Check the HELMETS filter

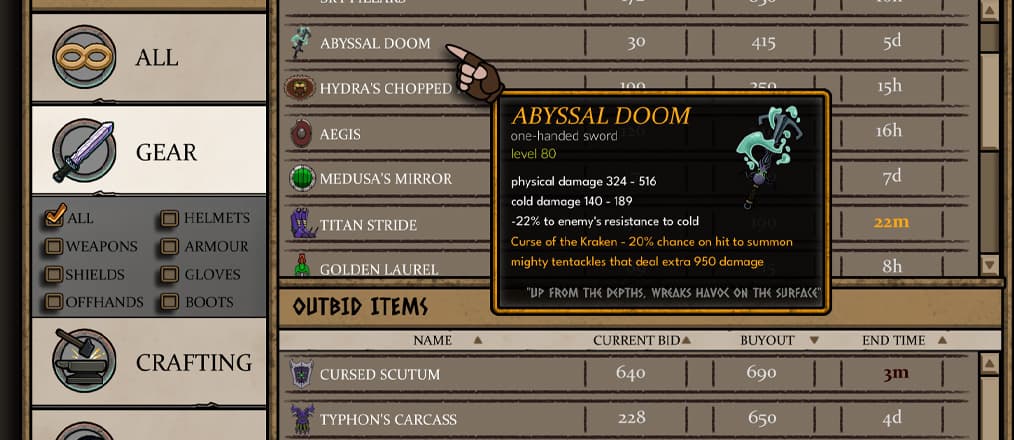pos(169,218)
